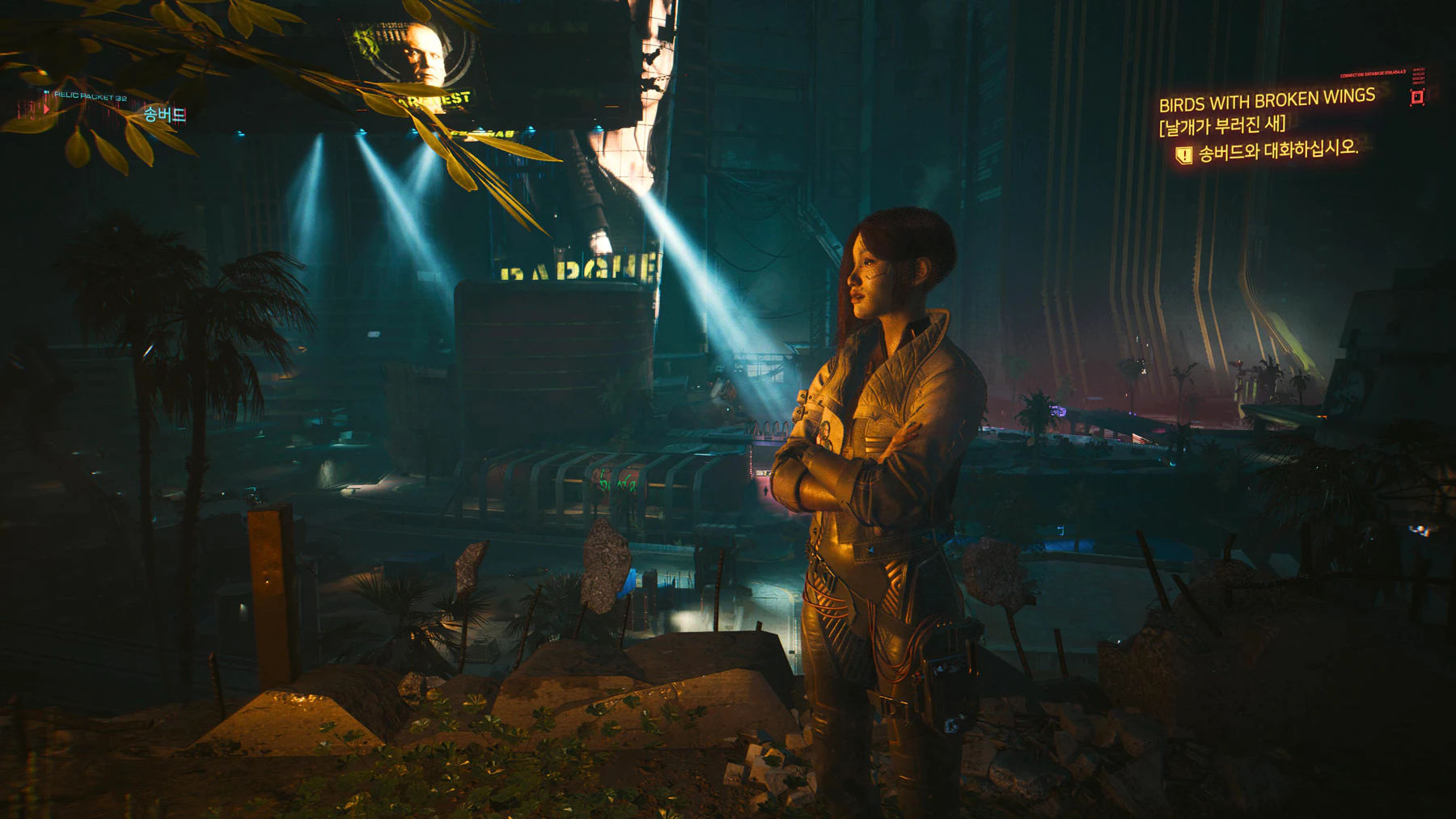Click the yellow exclamation objective marker icon
The width and height of the screenshot is (1456, 819).
(1183, 154)
